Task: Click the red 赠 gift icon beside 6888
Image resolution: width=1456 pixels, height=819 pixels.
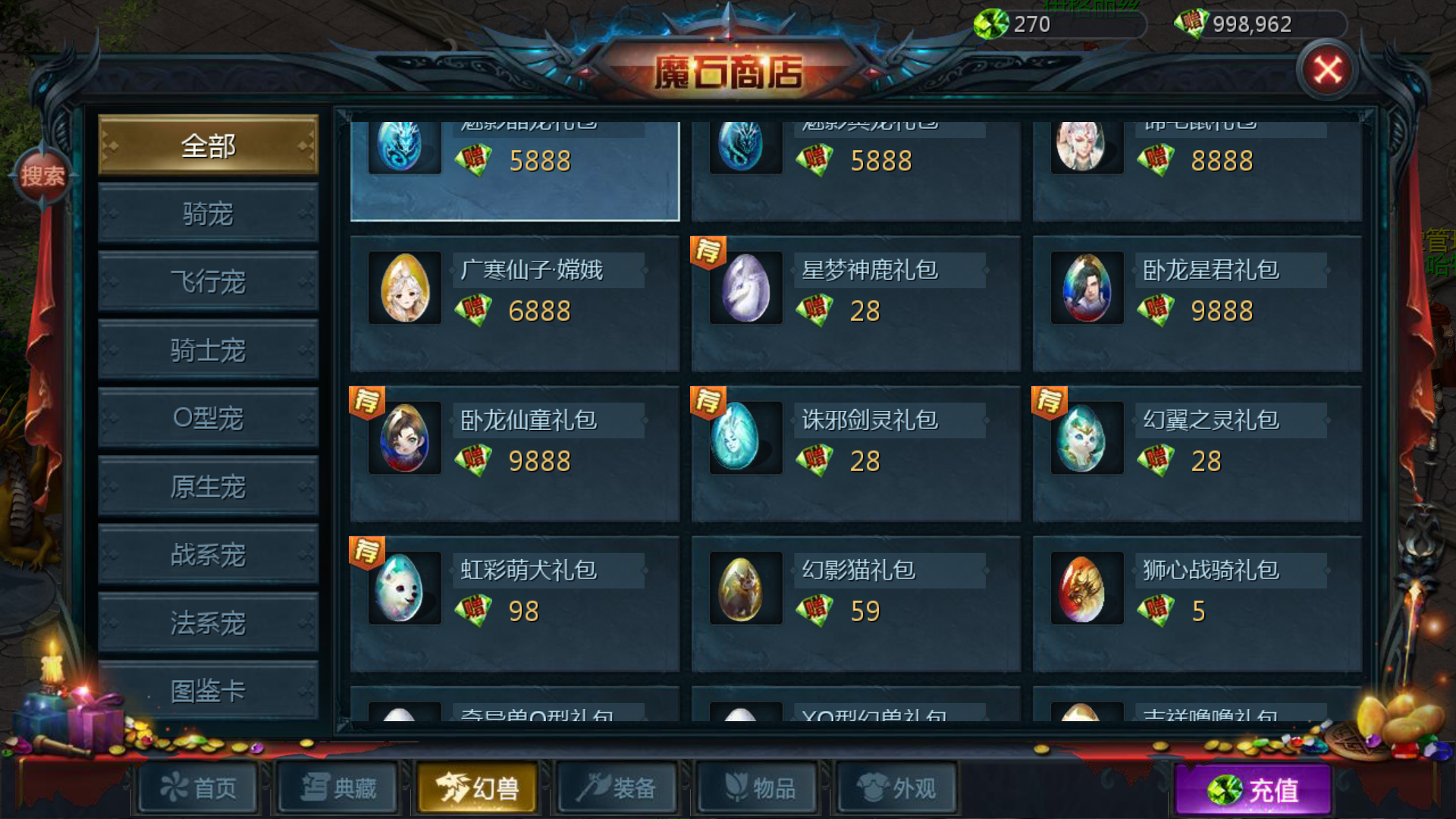Action: click(x=475, y=309)
